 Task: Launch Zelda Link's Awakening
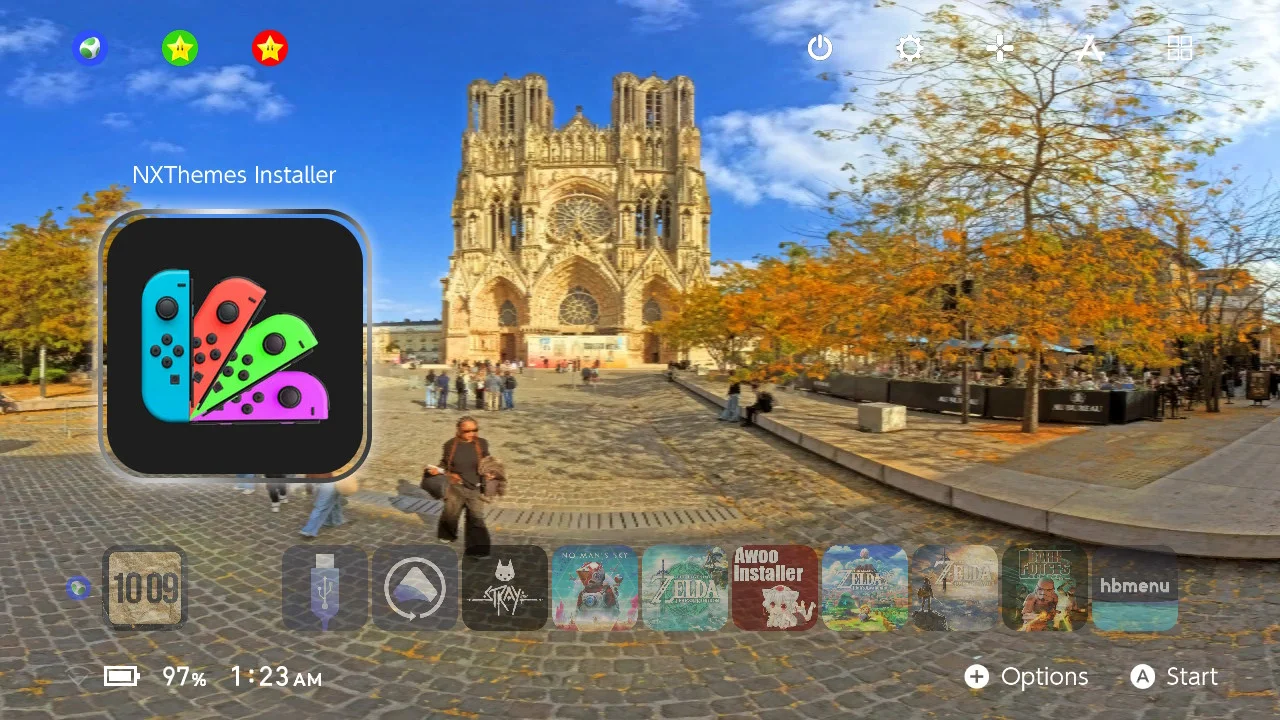864,588
